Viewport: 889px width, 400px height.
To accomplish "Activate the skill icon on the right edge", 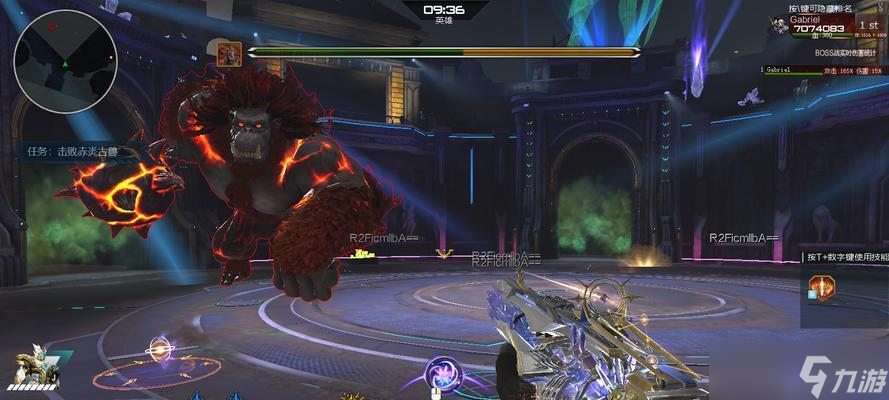I will pos(821,290).
